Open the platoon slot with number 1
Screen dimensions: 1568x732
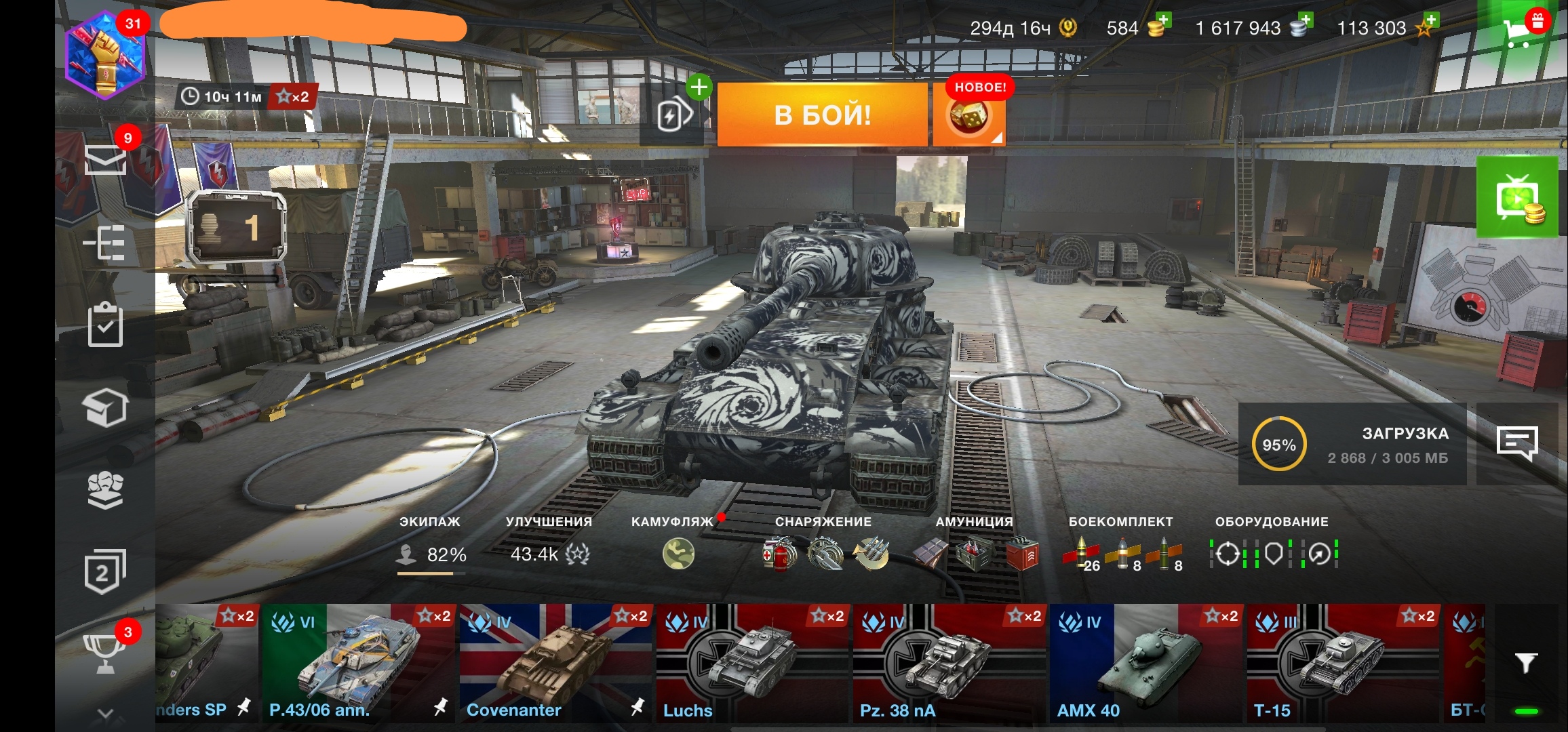pos(235,228)
